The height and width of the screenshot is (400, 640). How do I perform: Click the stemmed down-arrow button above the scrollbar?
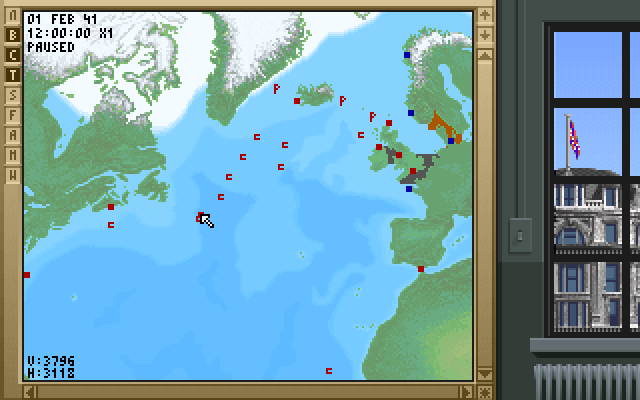click(485, 36)
